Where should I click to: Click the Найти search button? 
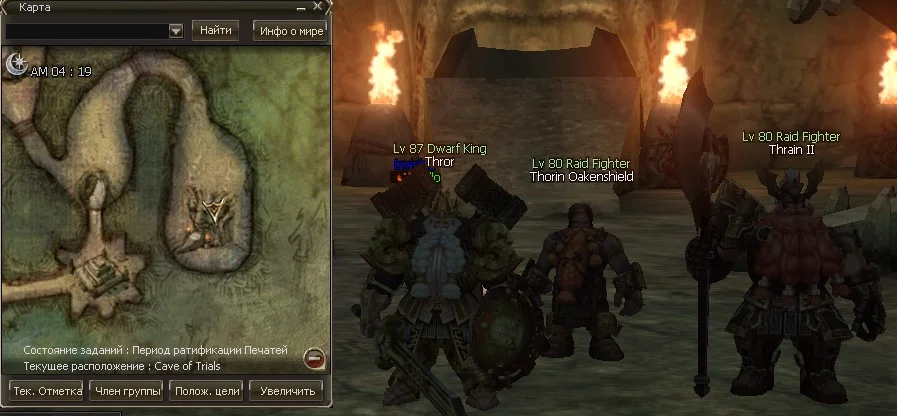click(x=215, y=30)
